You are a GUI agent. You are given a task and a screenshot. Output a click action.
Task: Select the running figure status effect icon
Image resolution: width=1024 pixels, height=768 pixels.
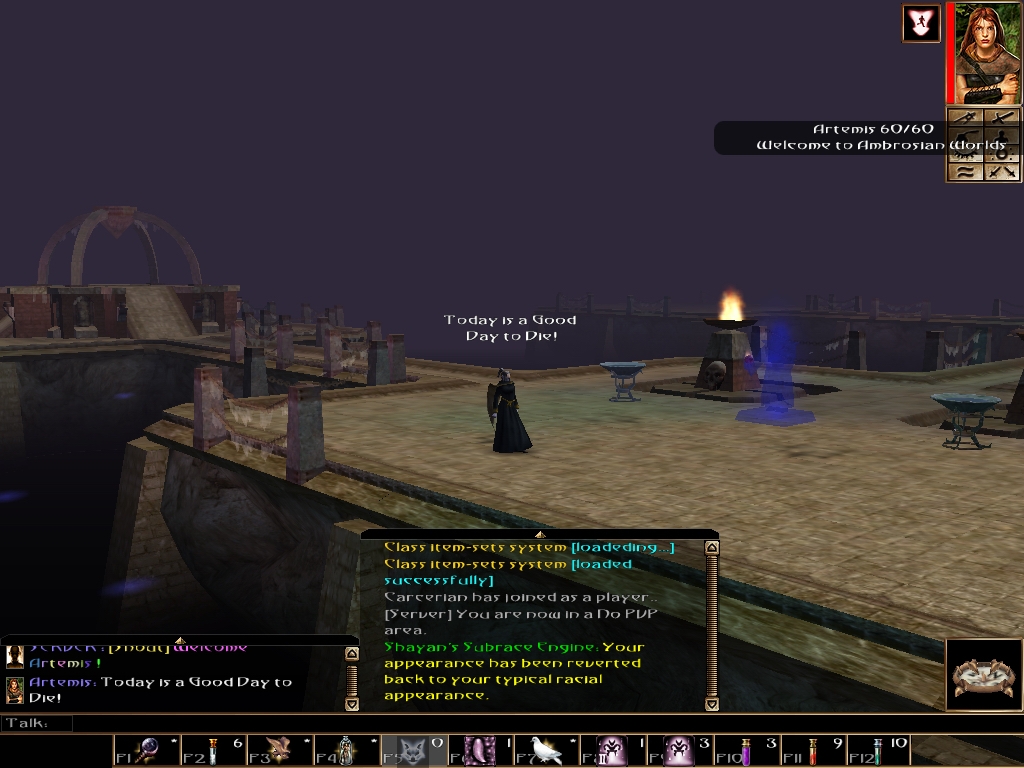coord(921,24)
